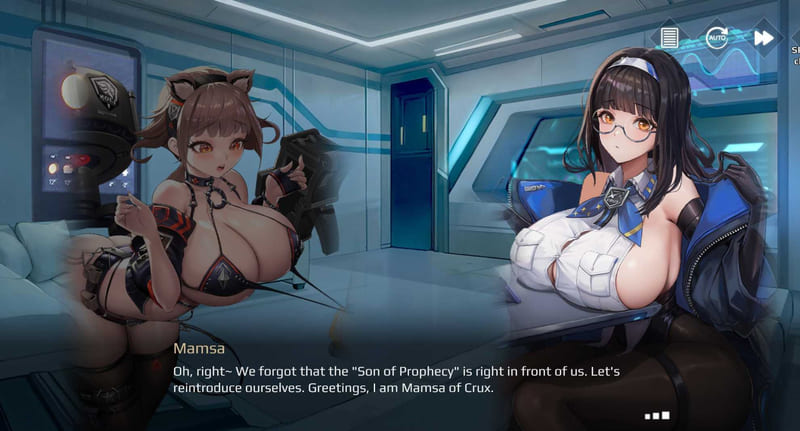Activate the fast-forward button
This screenshot has height=431, width=800.
[x=764, y=38]
